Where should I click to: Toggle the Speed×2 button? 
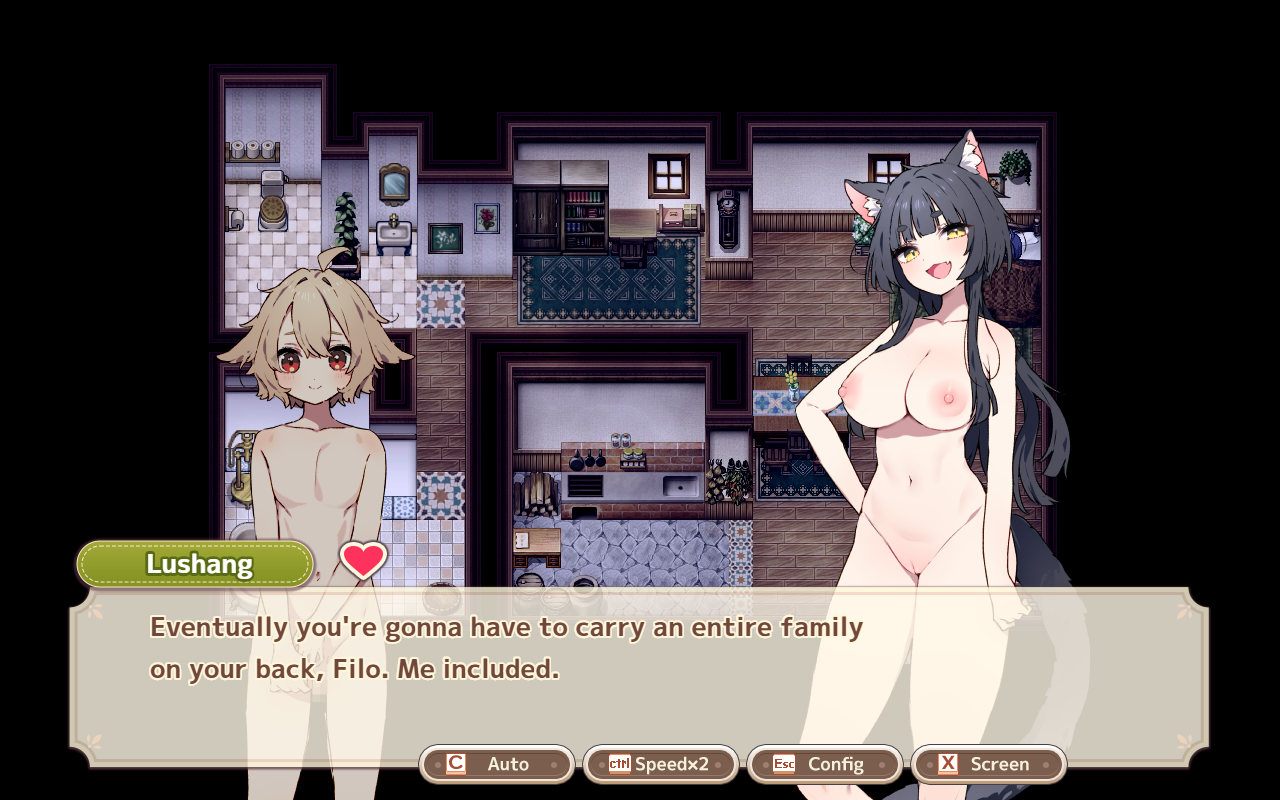(x=661, y=764)
